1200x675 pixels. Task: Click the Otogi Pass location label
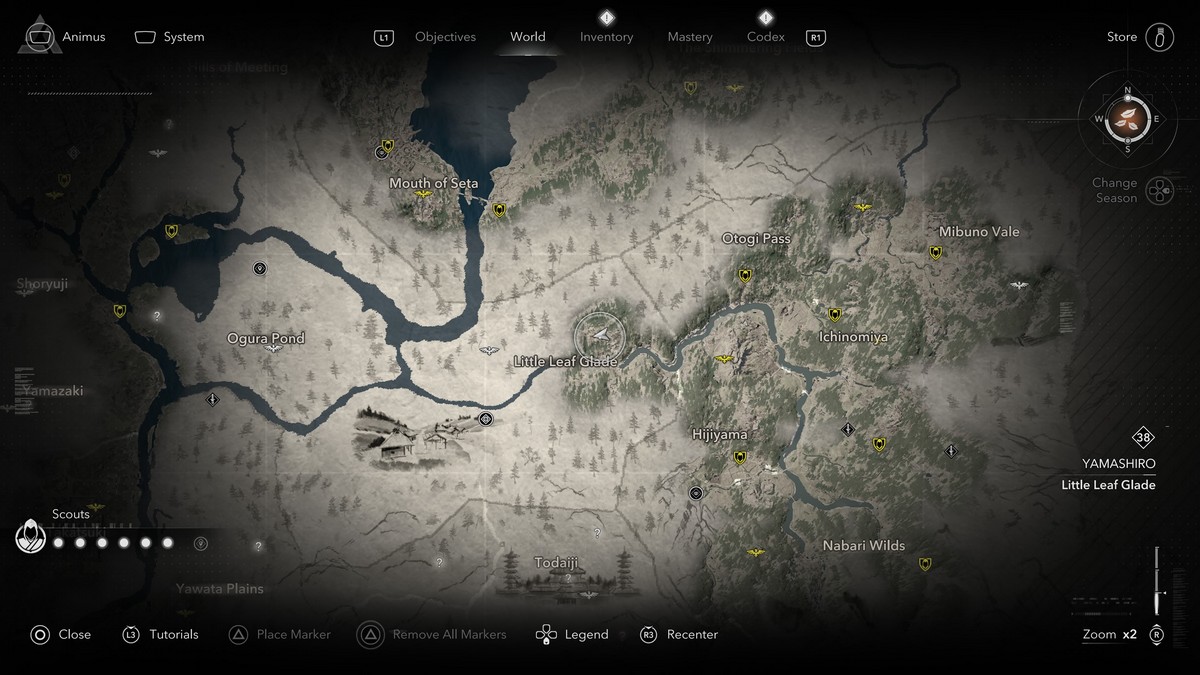[x=756, y=239]
